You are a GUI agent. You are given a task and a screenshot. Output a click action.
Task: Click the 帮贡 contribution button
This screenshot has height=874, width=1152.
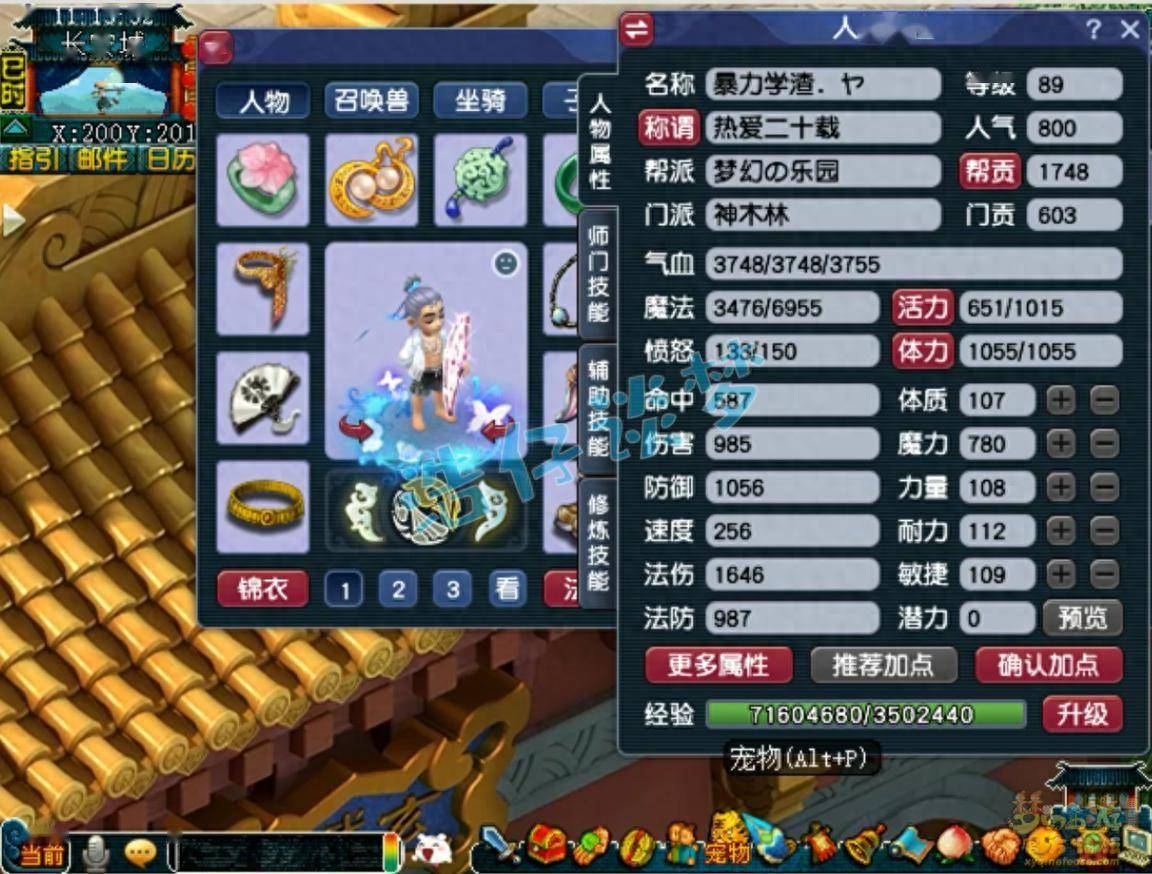click(989, 171)
